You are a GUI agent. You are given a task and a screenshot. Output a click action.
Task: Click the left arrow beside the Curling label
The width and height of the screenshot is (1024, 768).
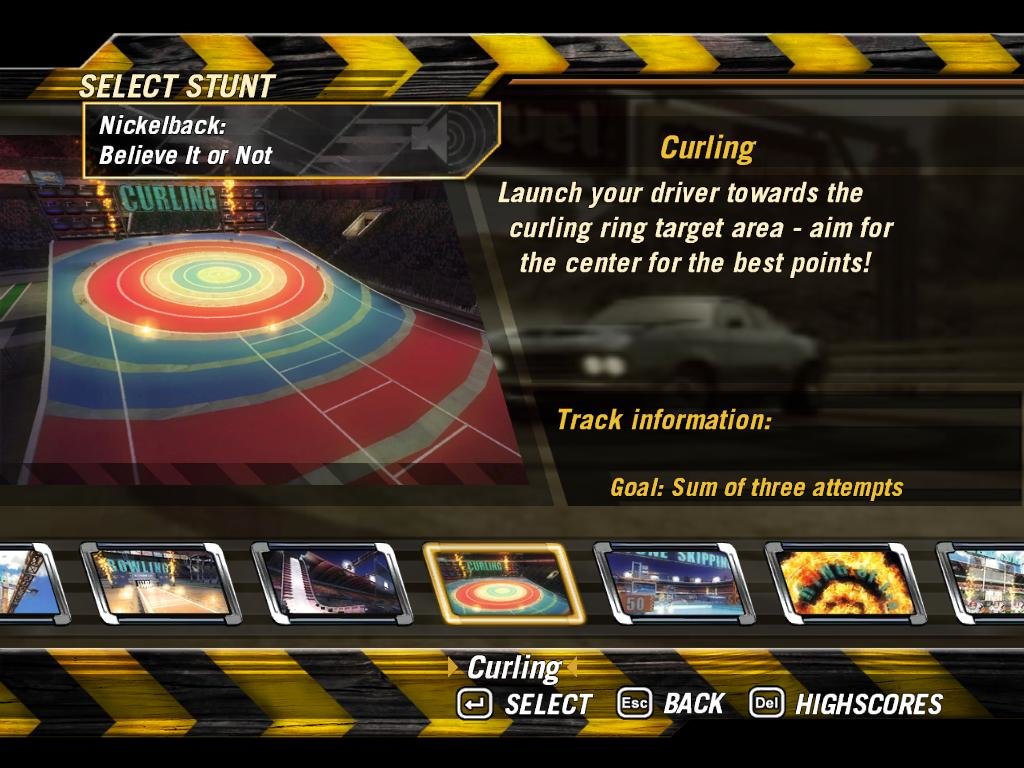pos(455,668)
